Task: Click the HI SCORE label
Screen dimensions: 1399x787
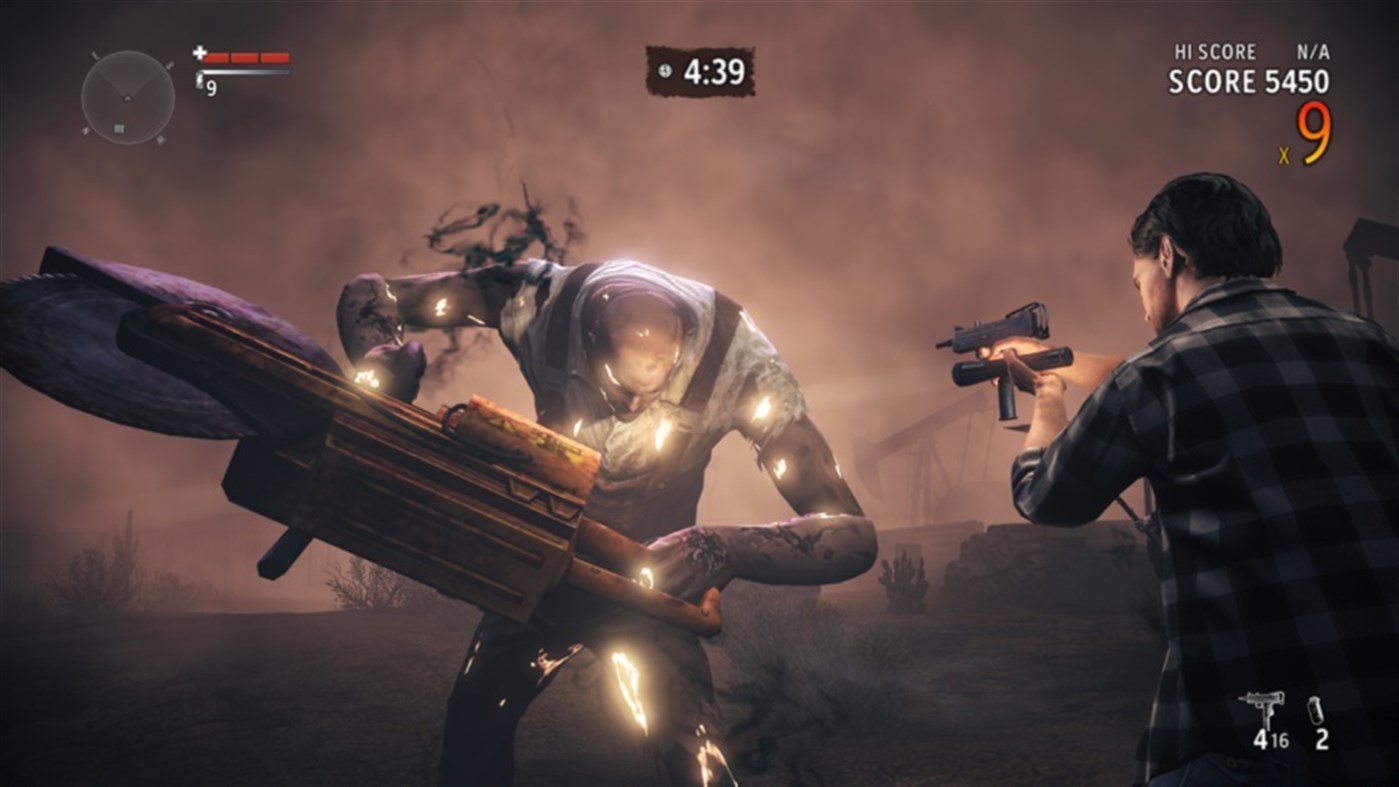Action: [1214, 51]
